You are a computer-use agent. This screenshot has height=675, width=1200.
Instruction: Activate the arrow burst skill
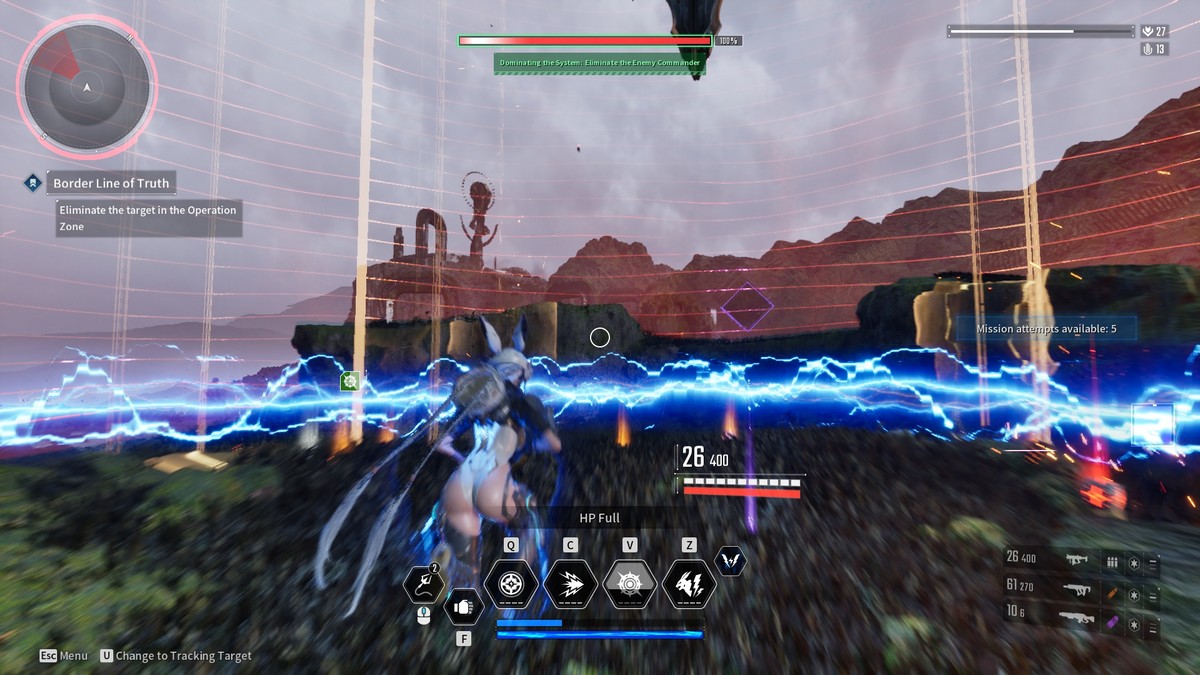[x=570, y=583]
